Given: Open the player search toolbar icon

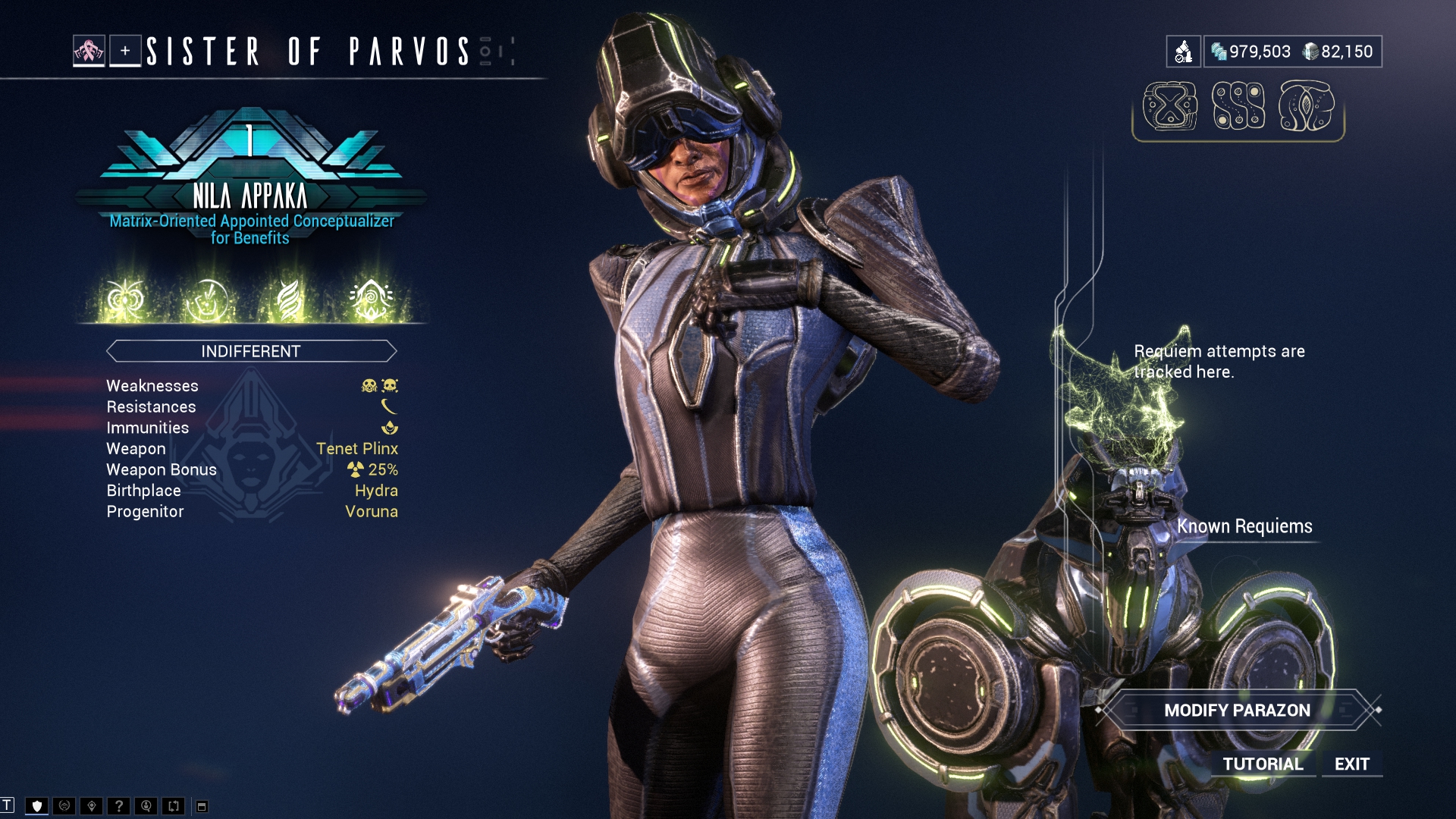Looking at the screenshot, I should tap(146, 806).
